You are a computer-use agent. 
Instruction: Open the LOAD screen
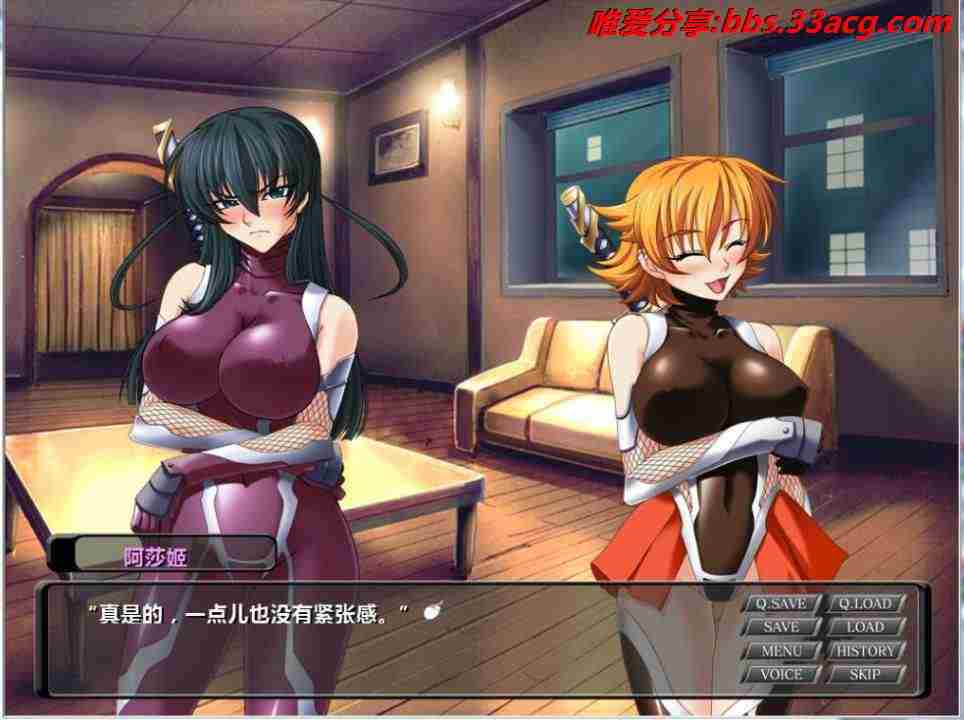point(865,627)
